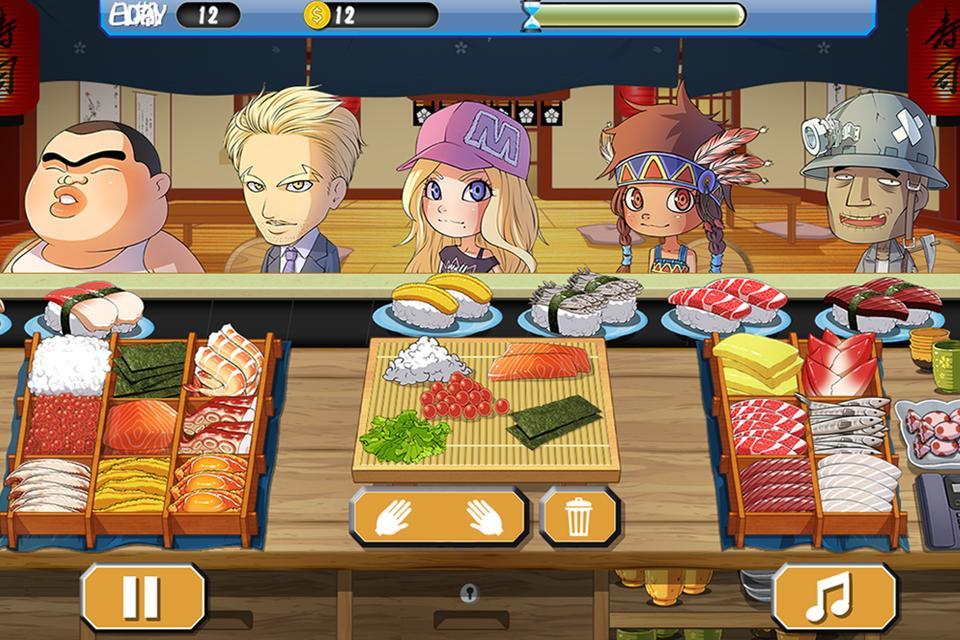Click the salmon slice on the bamboo mat
The image size is (960, 640).
click(x=535, y=361)
